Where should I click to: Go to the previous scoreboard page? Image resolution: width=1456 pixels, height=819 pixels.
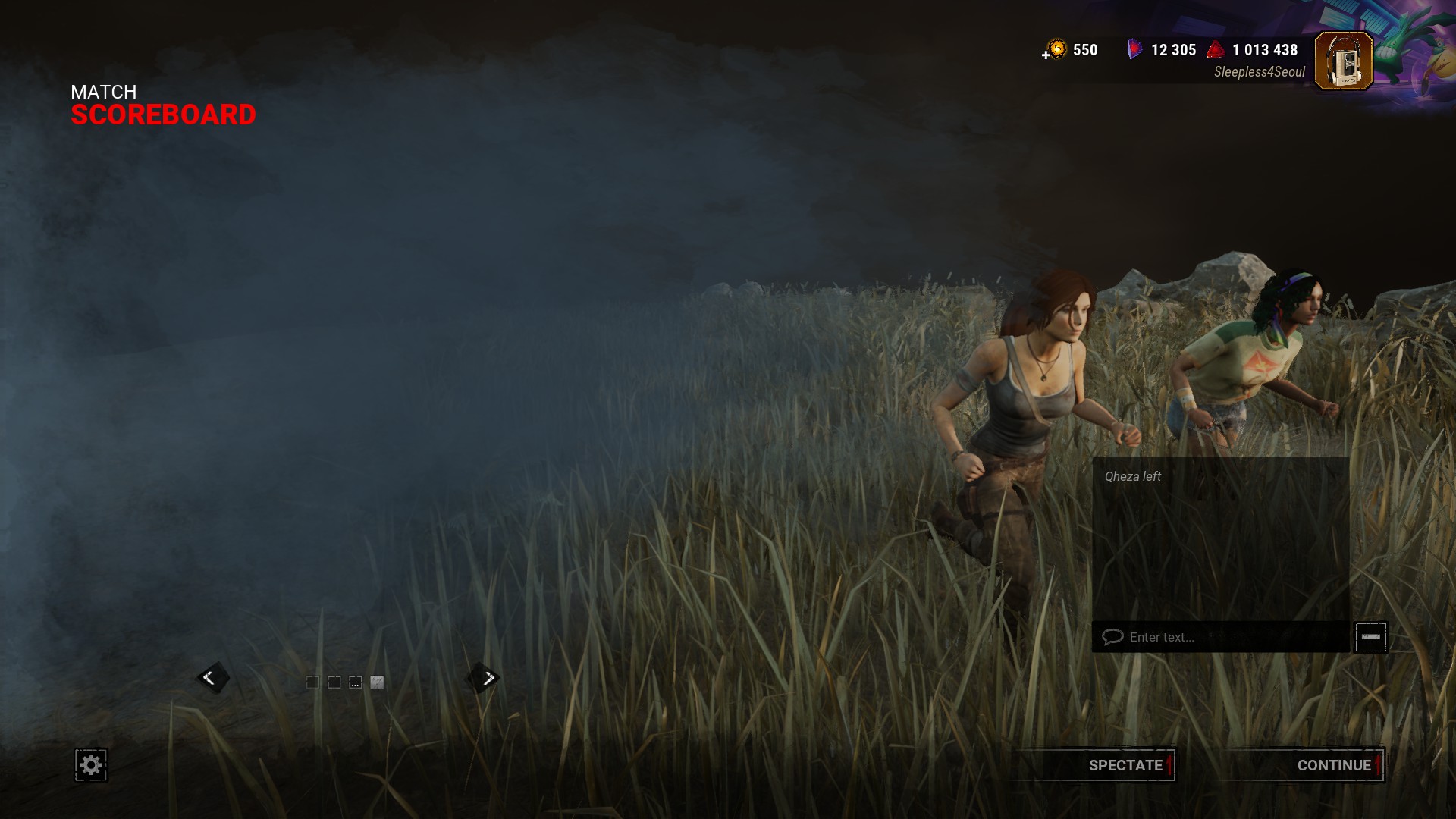point(210,678)
